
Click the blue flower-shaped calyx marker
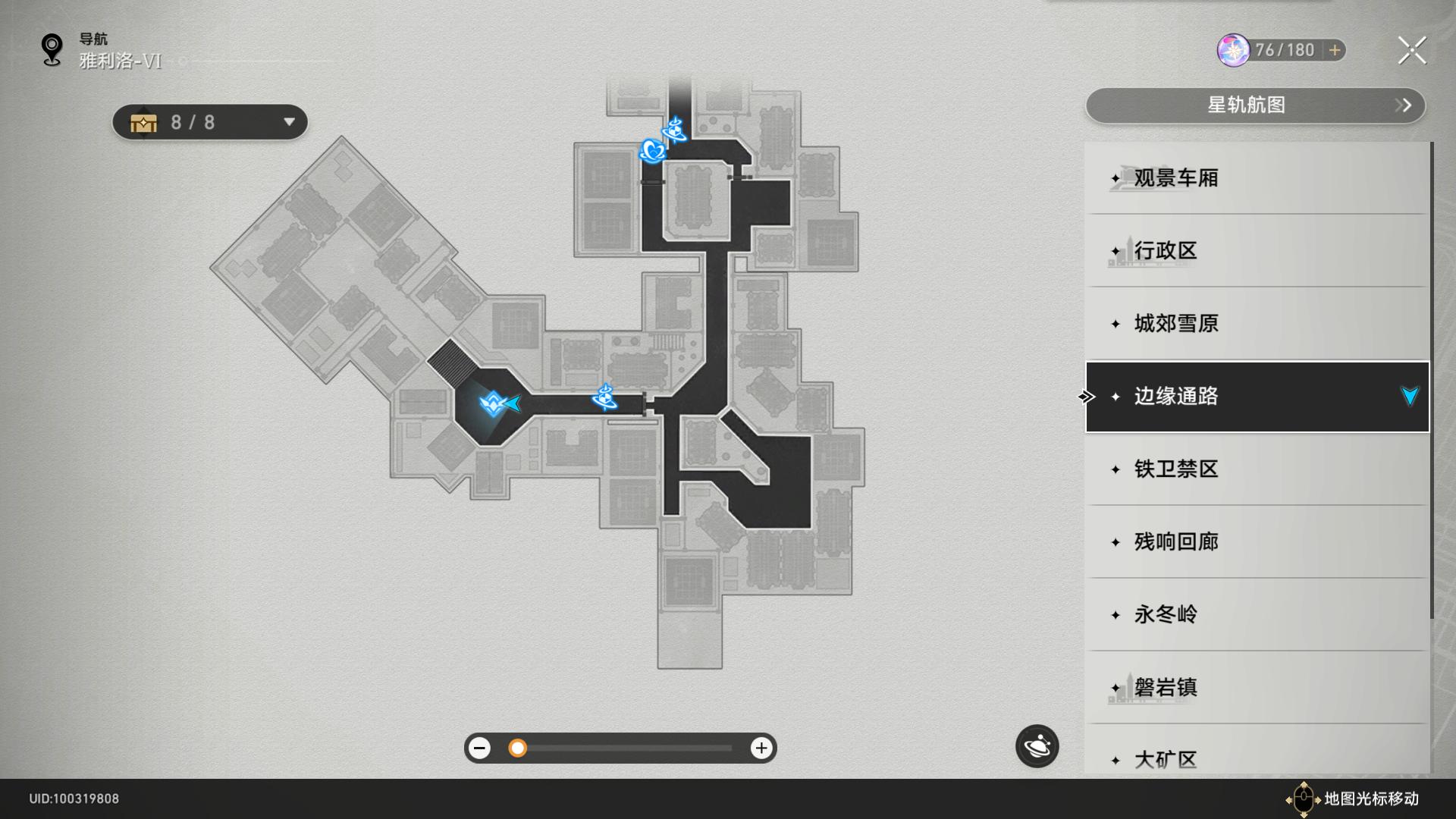pos(651,151)
